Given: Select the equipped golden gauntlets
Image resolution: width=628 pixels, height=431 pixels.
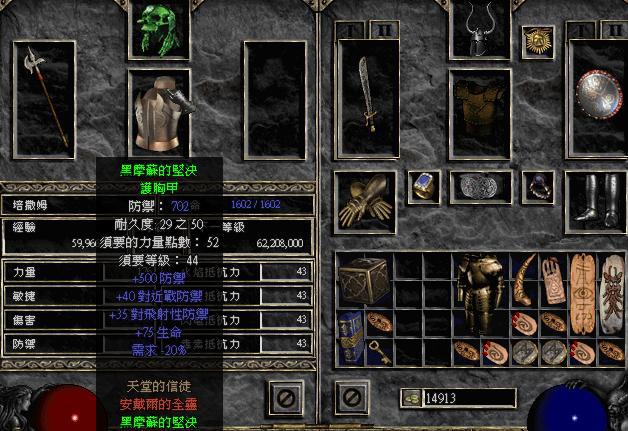Looking at the screenshot, I should point(365,197).
